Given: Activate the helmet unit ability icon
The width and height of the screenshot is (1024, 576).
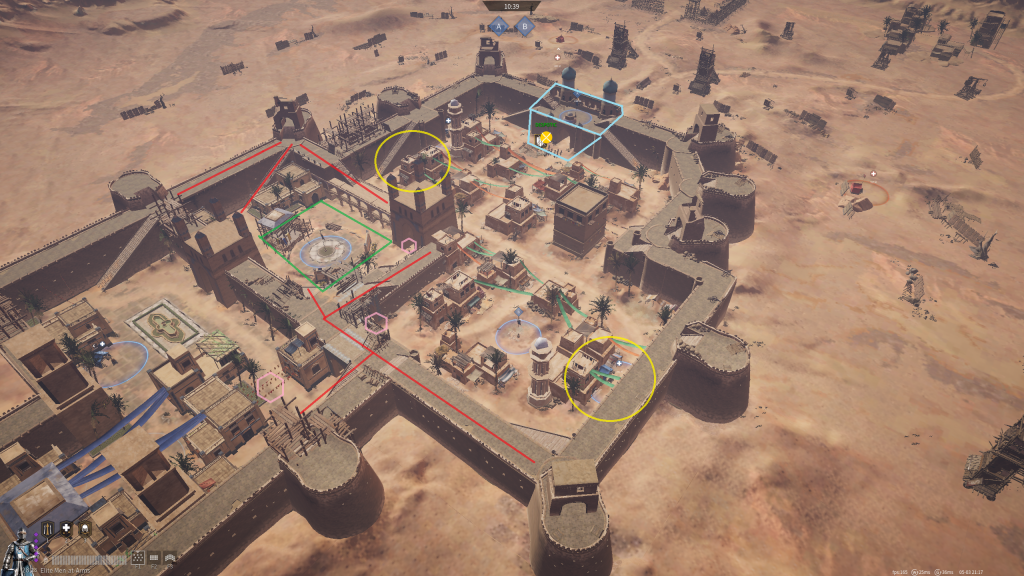Looking at the screenshot, I should (x=85, y=528).
